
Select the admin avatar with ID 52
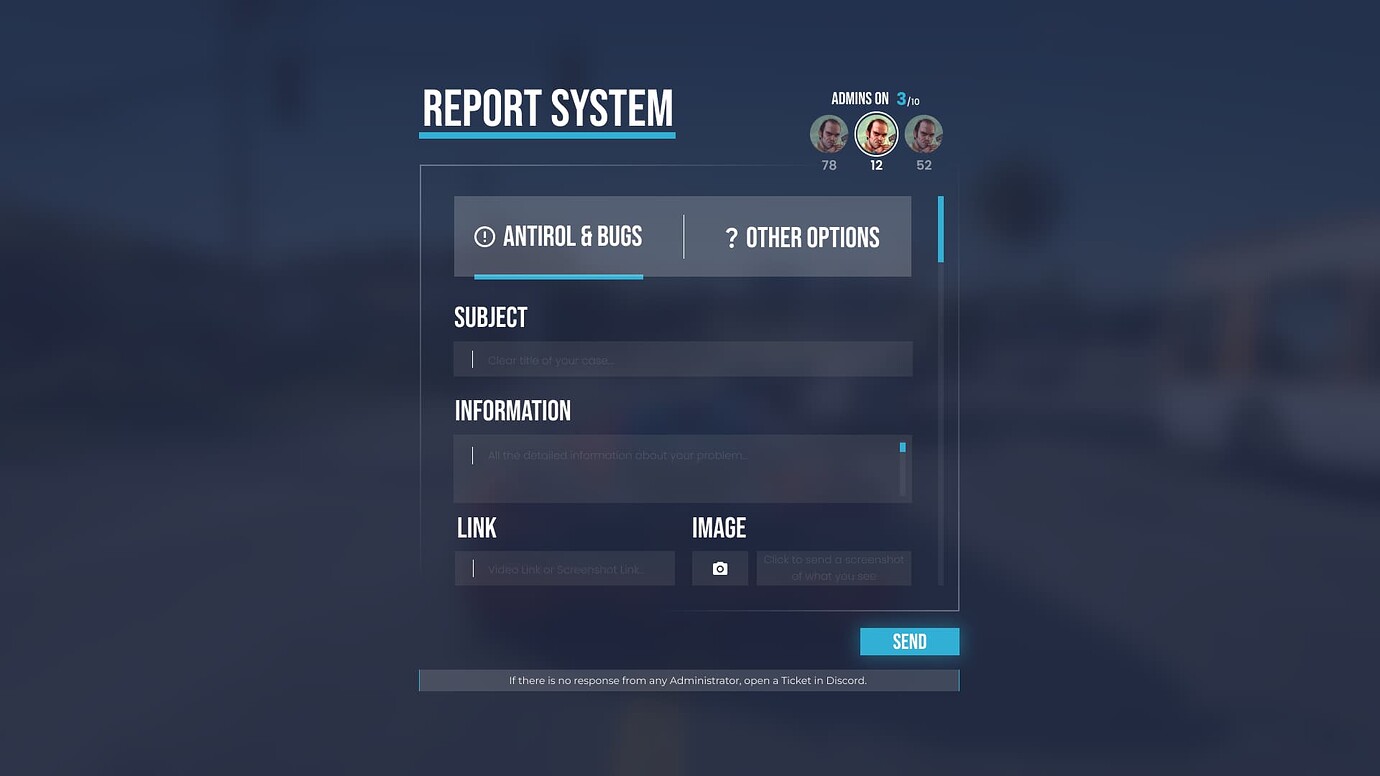(x=923, y=133)
